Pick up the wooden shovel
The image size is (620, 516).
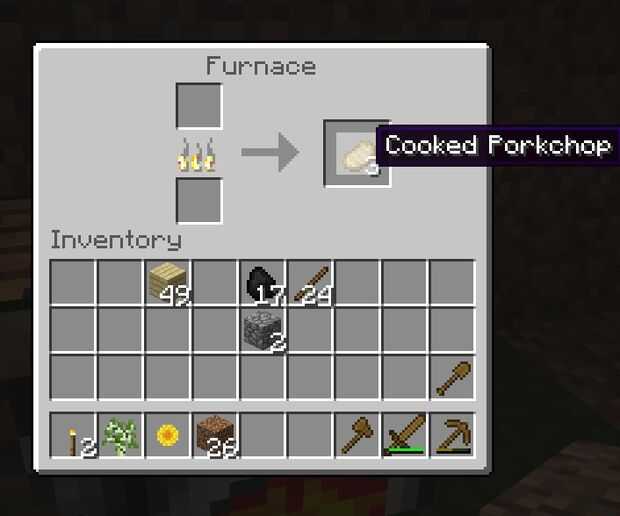pyautogui.click(x=453, y=377)
